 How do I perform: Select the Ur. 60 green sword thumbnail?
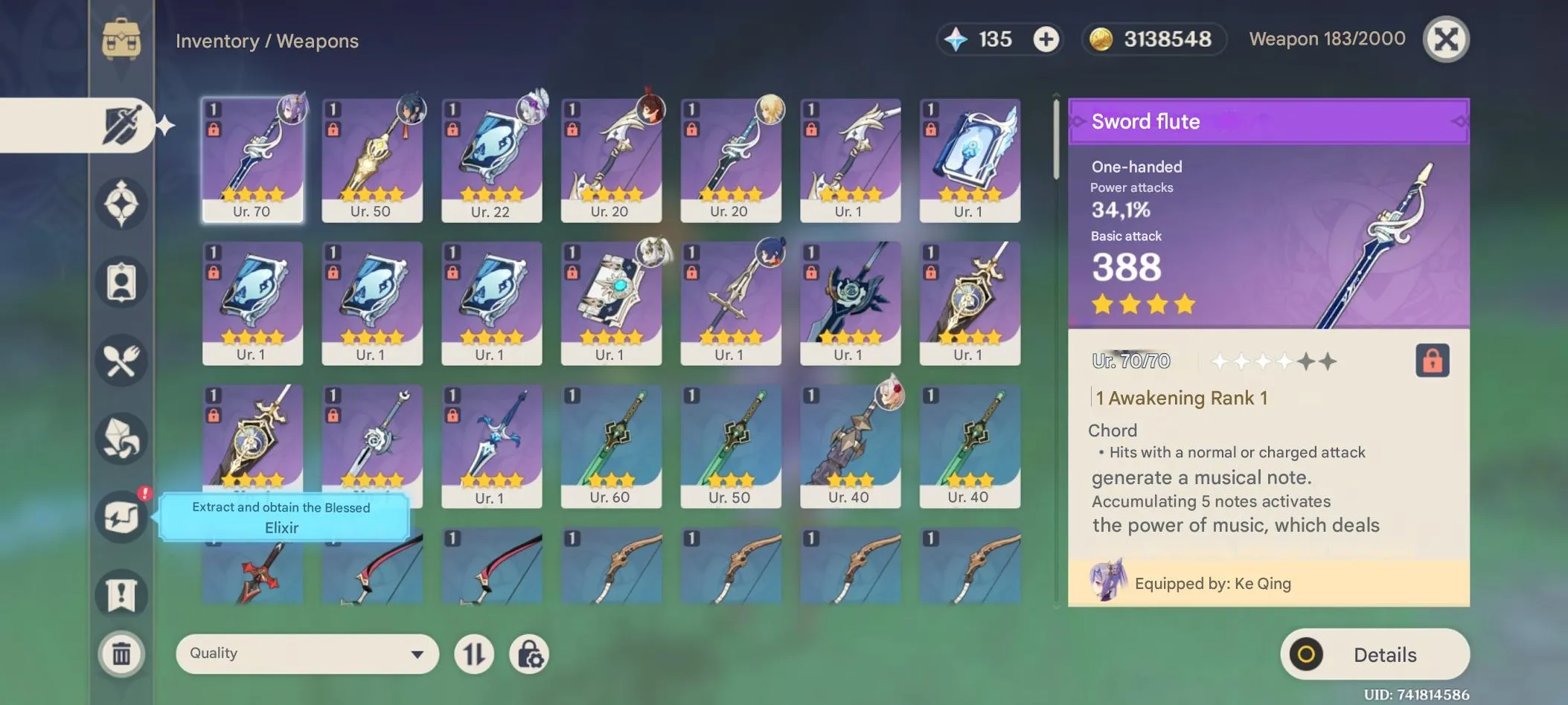[x=612, y=445]
